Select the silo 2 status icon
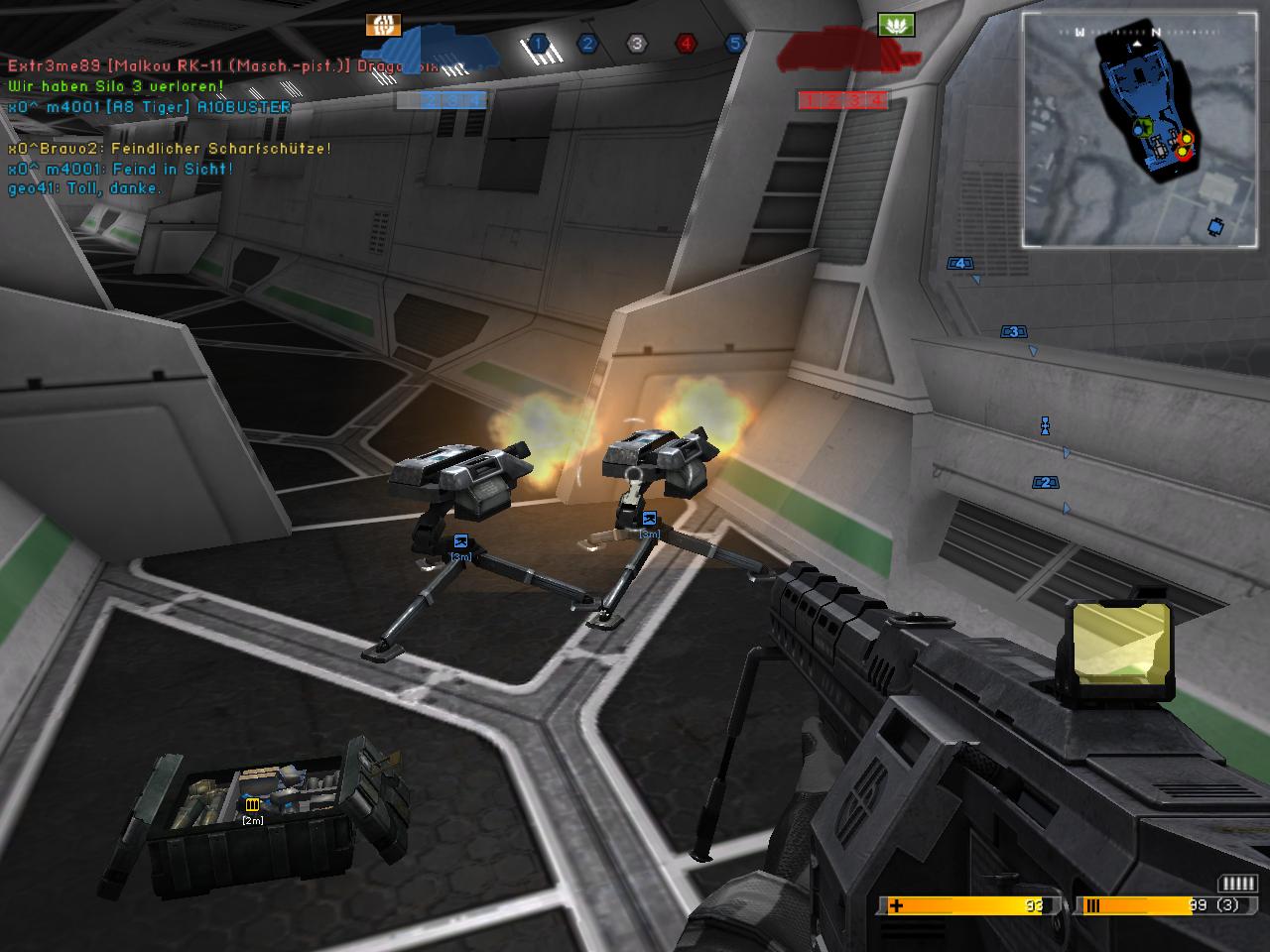Viewport: 1270px width, 952px height. coord(587,44)
